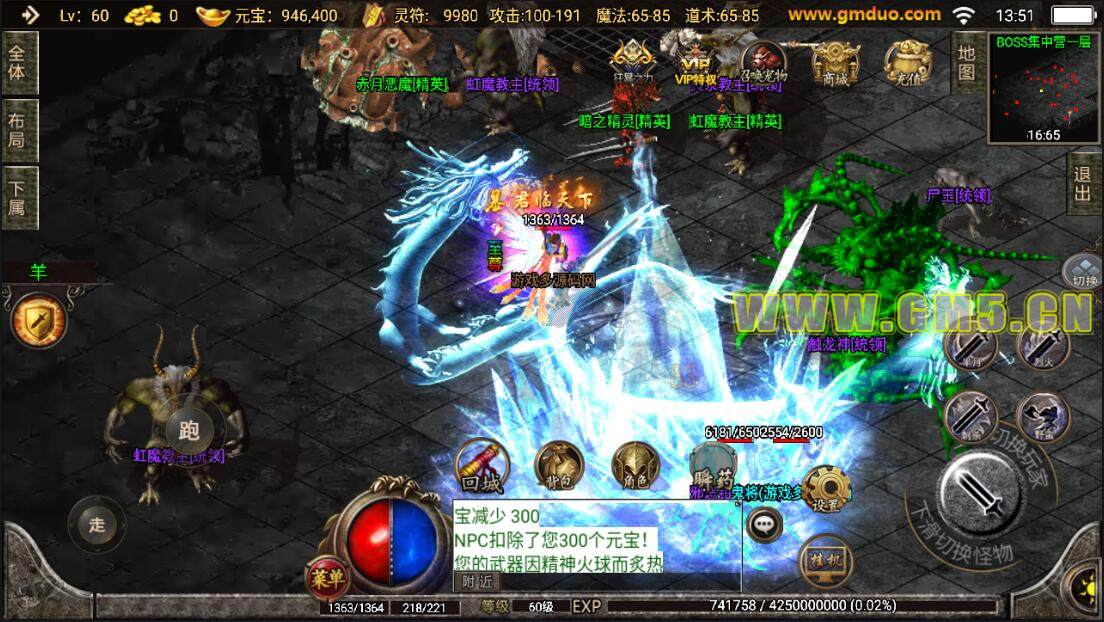Use the 回城 return-to-town scroll
The height and width of the screenshot is (622, 1104).
pyautogui.click(x=481, y=468)
